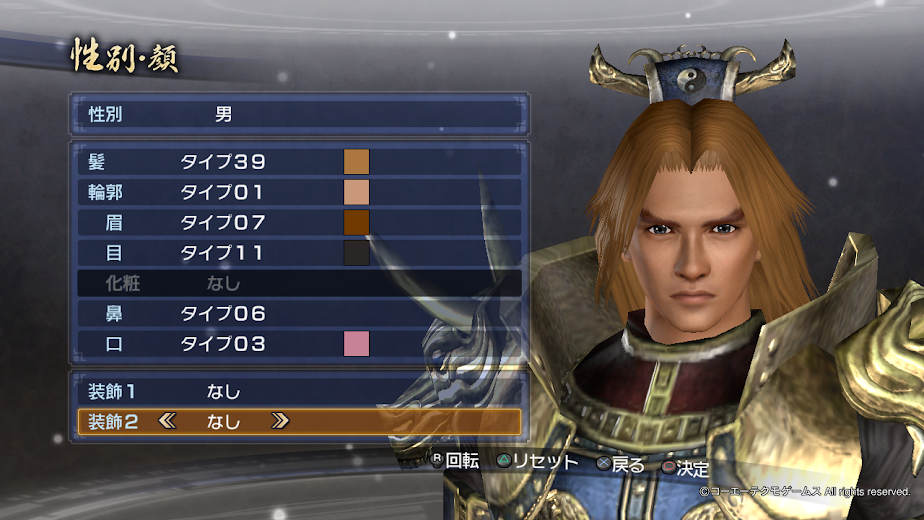This screenshot has width=924, height=520.
Task: Click the right arrow on 装飾2
Action: [280, 421]
